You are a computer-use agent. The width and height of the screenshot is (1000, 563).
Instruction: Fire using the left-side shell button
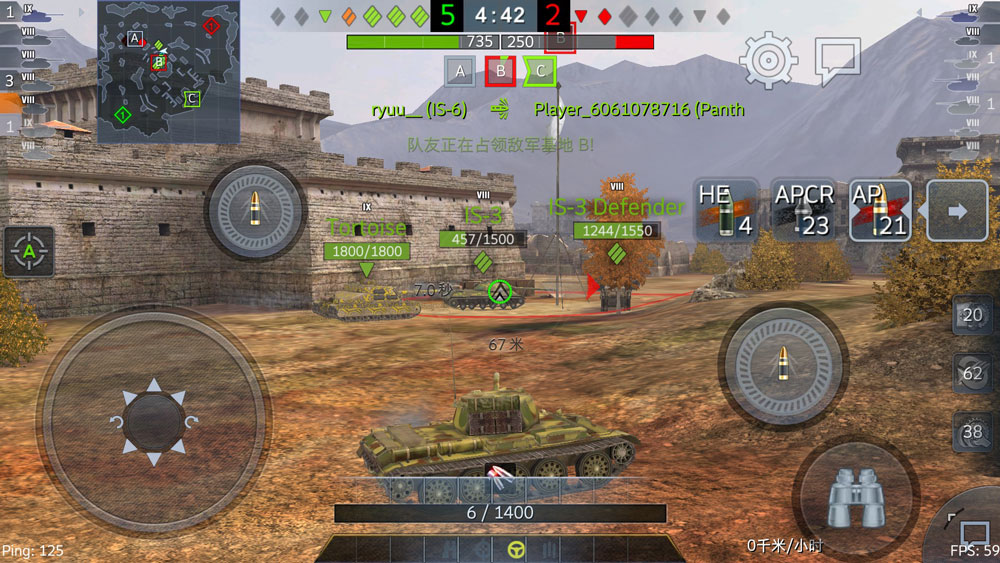[255, 212]
